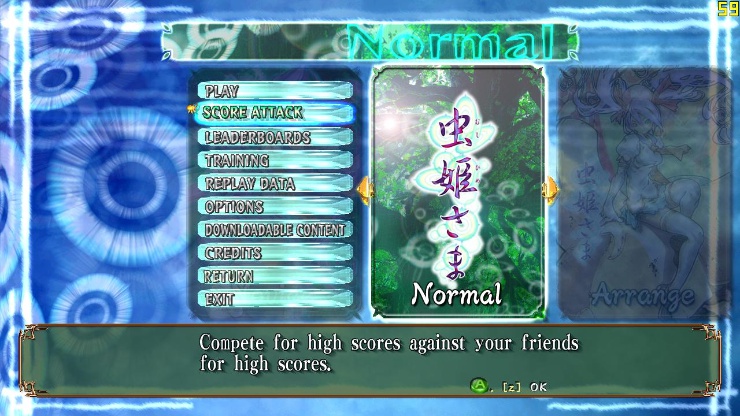
Task: Select the PLAY menu entry
Action: click(274, 91)
